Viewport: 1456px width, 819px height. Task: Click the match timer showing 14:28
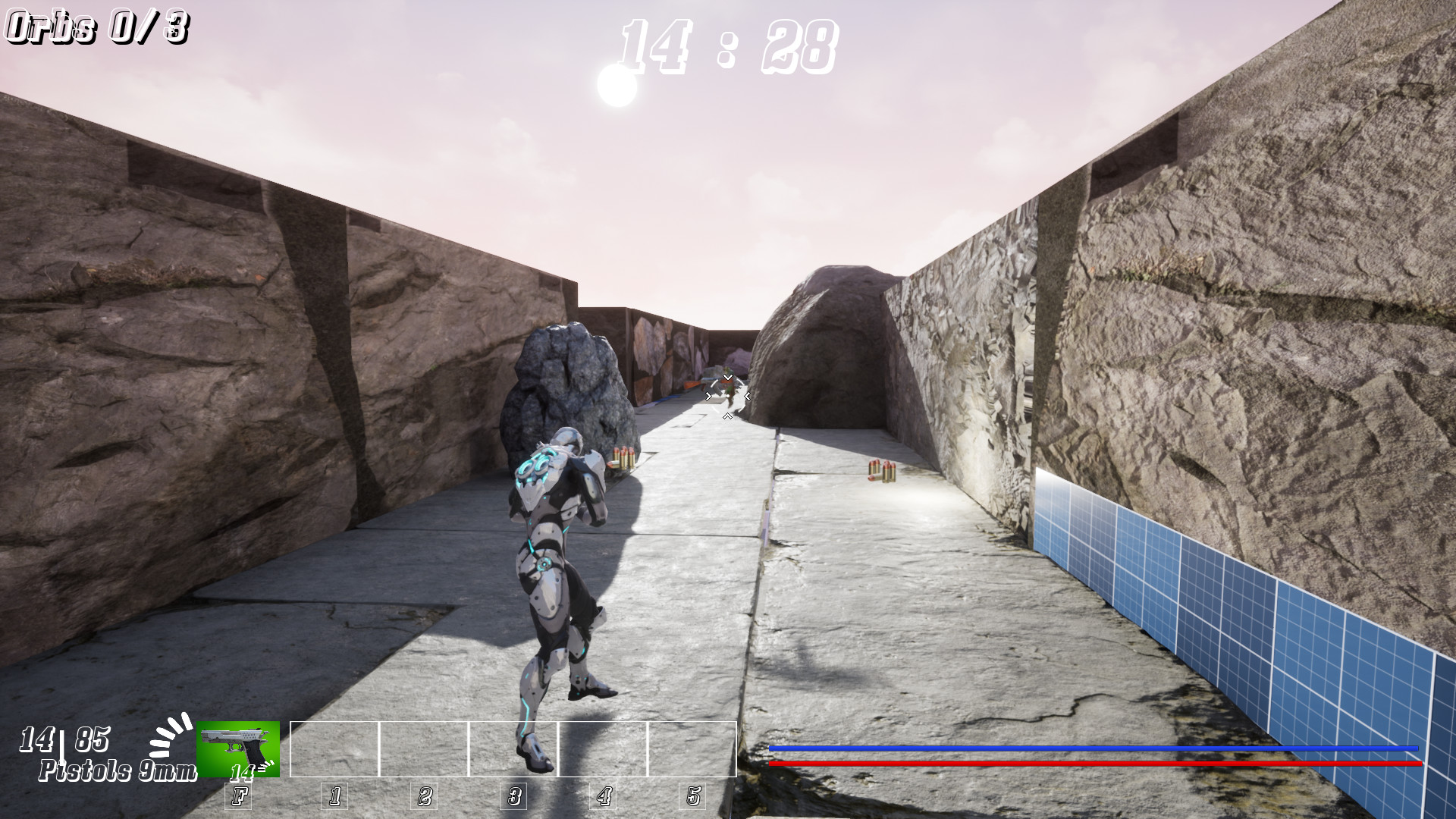click(x=726, y=45)
